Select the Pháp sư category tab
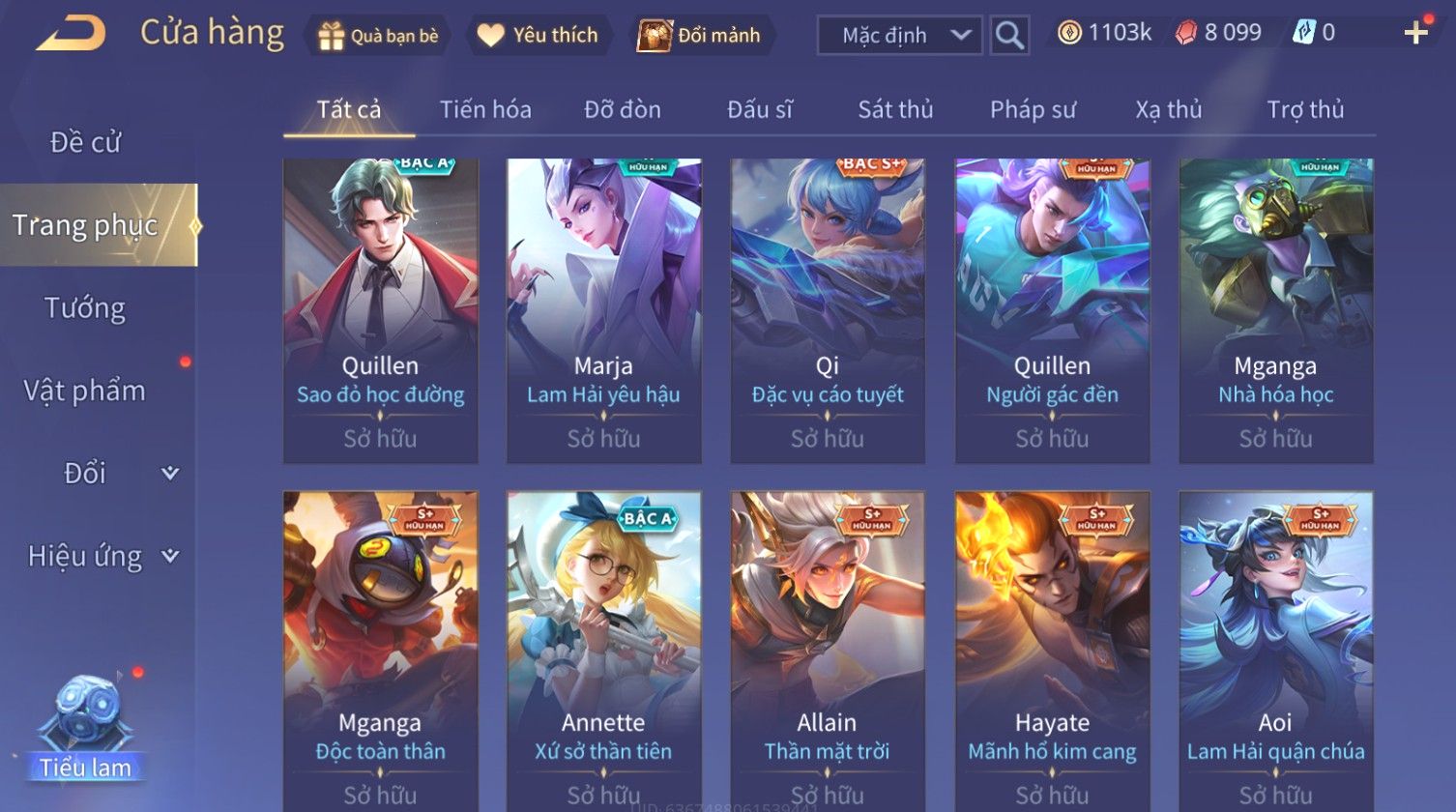 click(1033, 110)
